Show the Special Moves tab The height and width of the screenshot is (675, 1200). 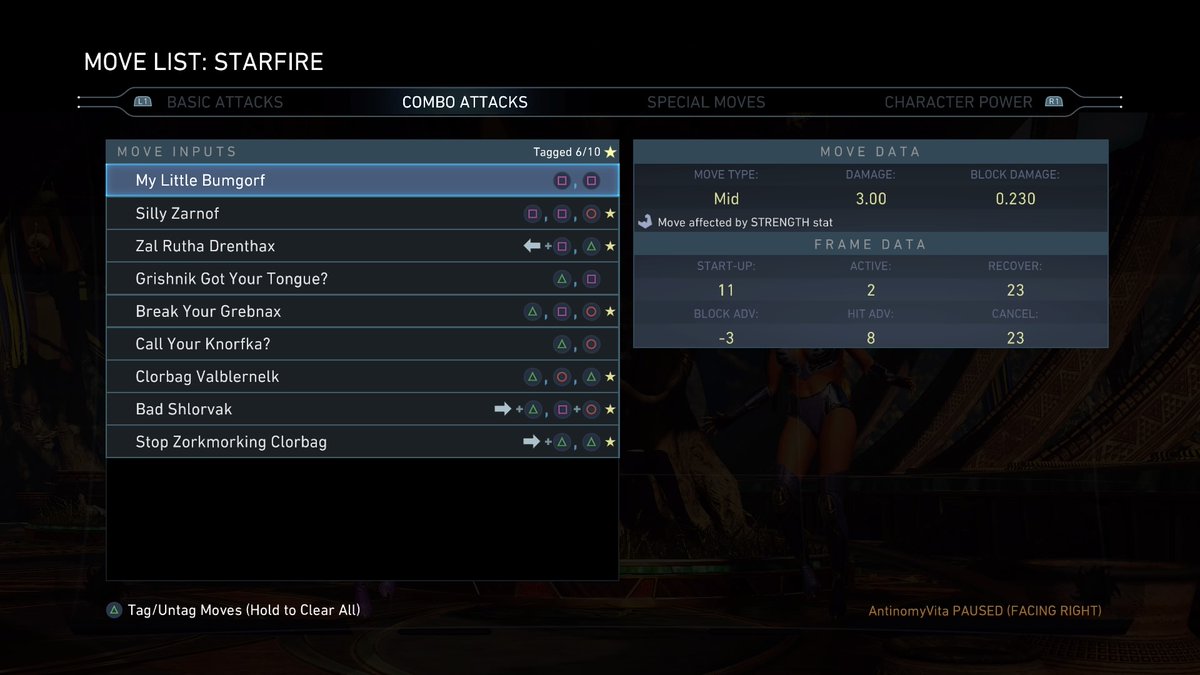click(705, 102)
